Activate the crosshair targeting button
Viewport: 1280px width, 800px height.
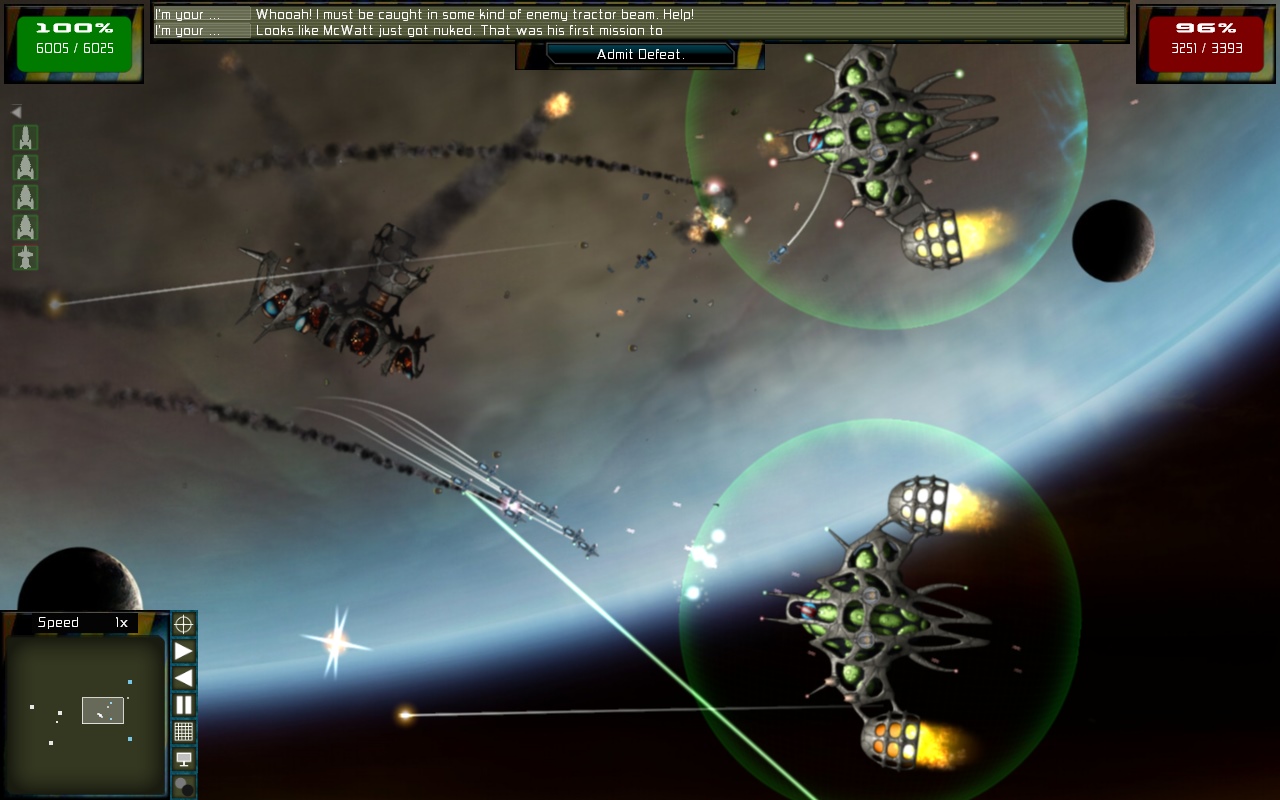coord(184,625)
